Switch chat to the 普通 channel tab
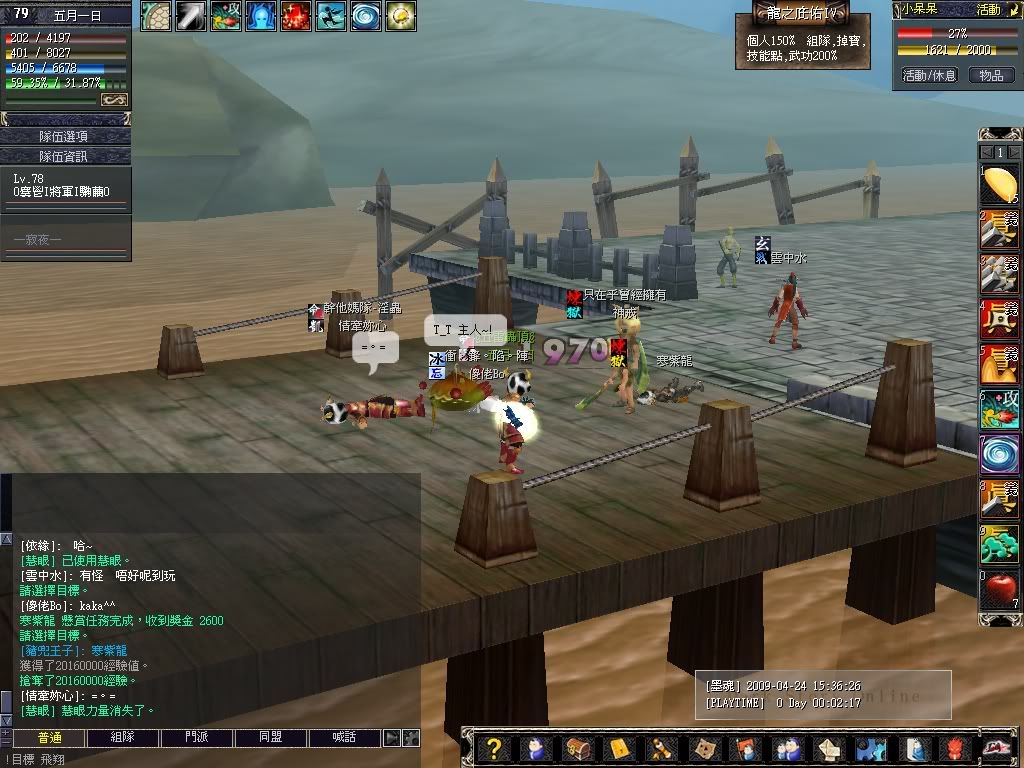1024x768 pixels. 49,738
